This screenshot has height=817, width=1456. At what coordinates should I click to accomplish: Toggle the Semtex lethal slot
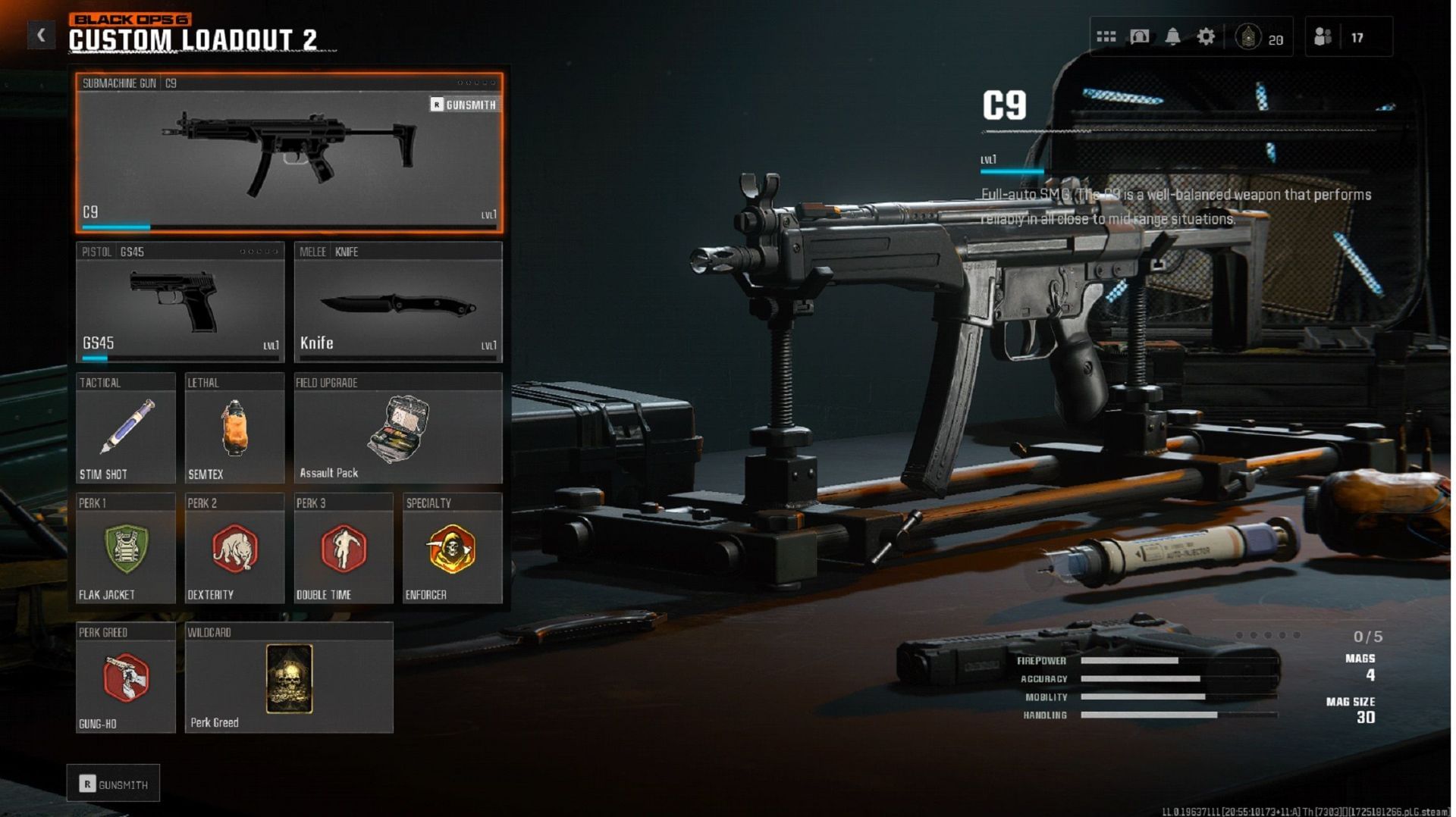tap(234, 432)
